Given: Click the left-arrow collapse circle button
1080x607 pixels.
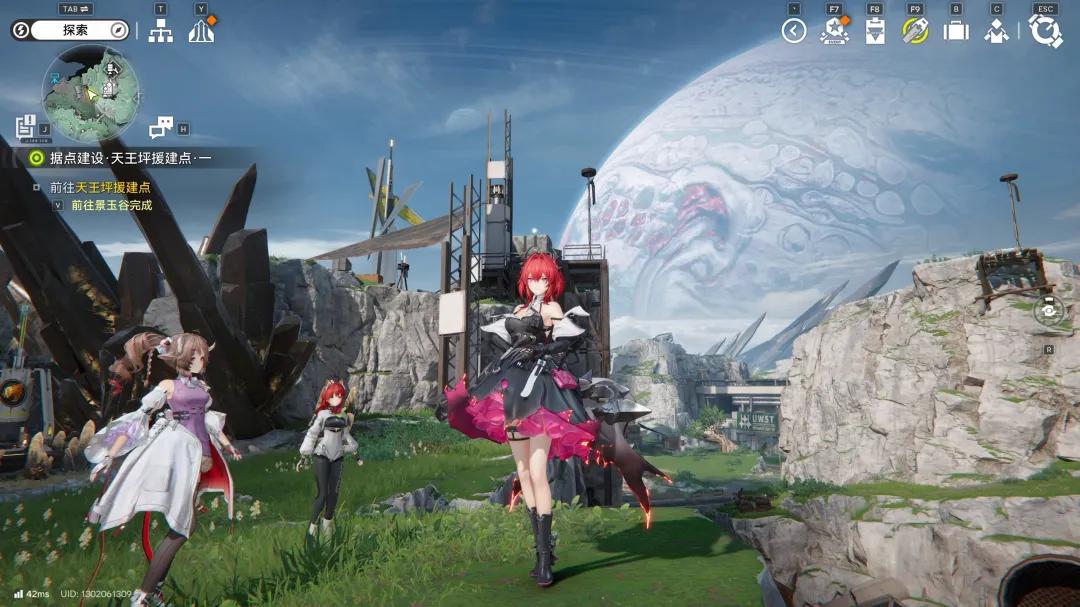Looking at the screenshot, I should pyautogui.click(x=794, y=31).
